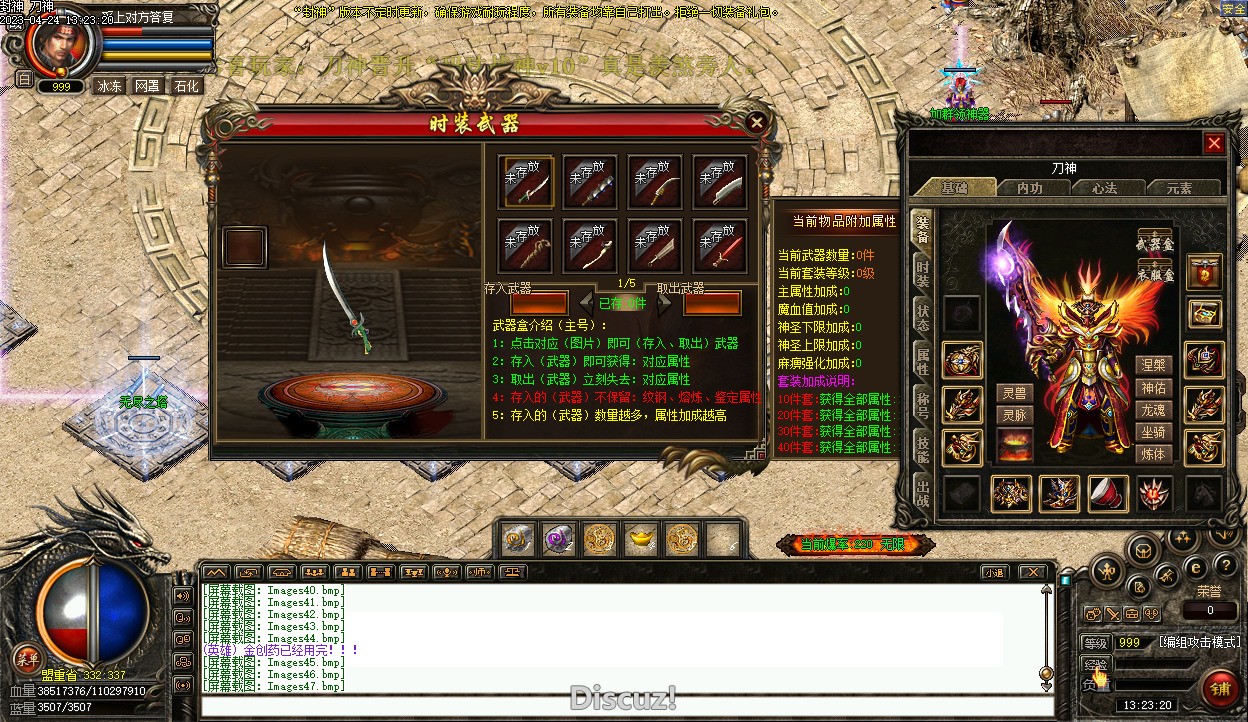This screenshot has width=1248, height=722.
Task: Click the 灵兽 button
Action: 1015,393
